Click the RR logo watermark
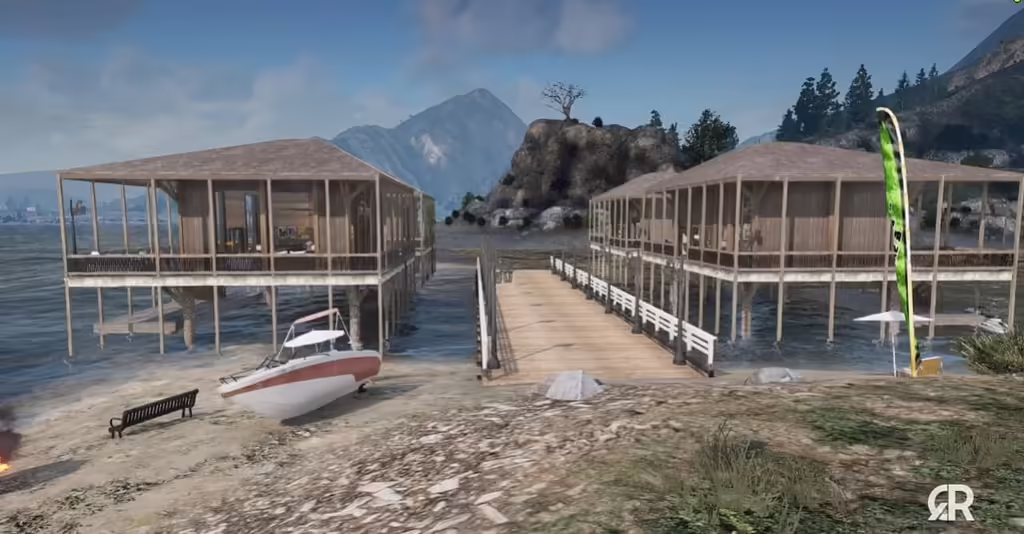Image resolution: width=1024 pixels, height=534 pixels. click(x=950, y=502)
